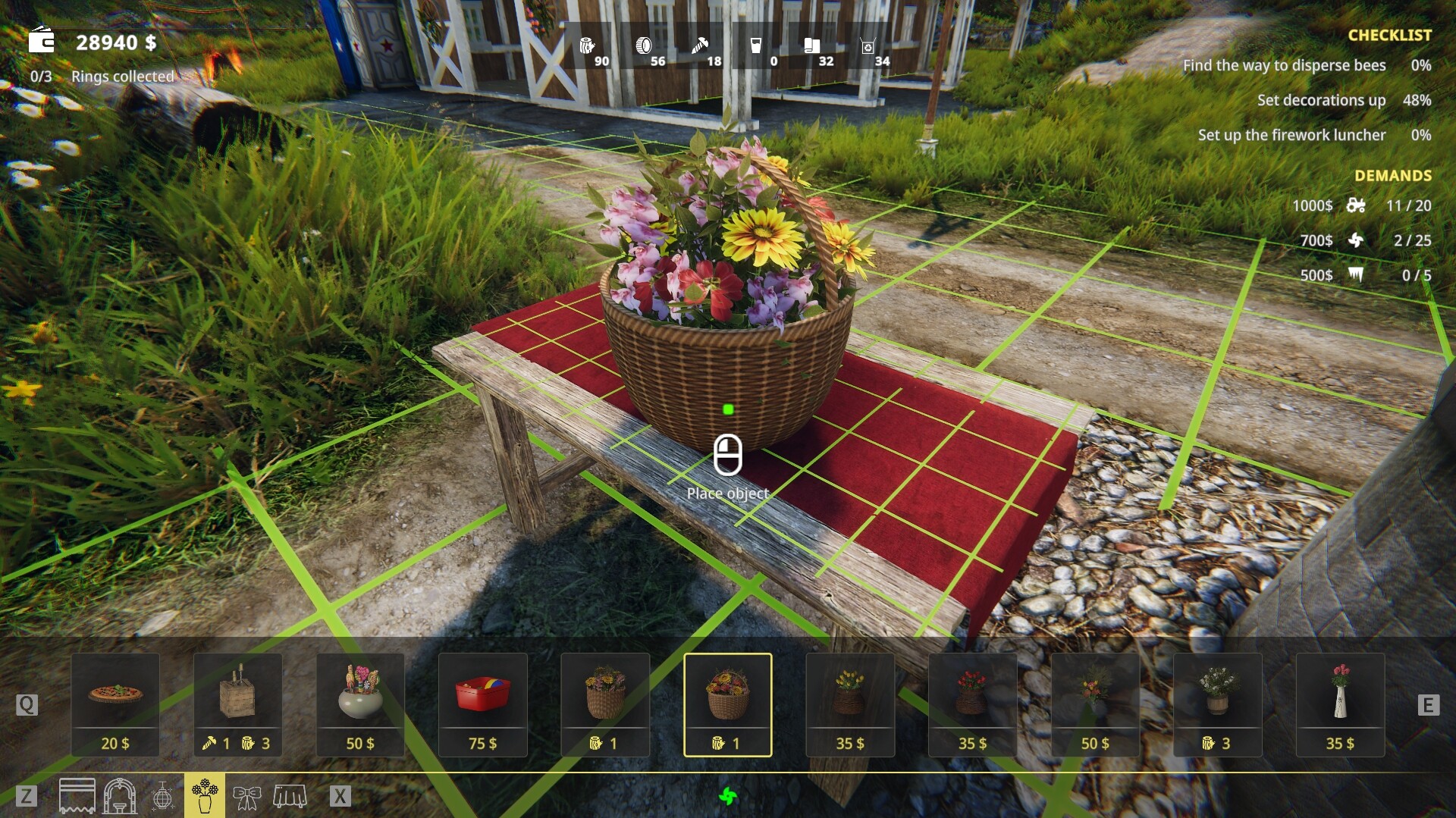1456x818 pixels.
Task: Select the curtains decoration category
Action: click(77, 797)
